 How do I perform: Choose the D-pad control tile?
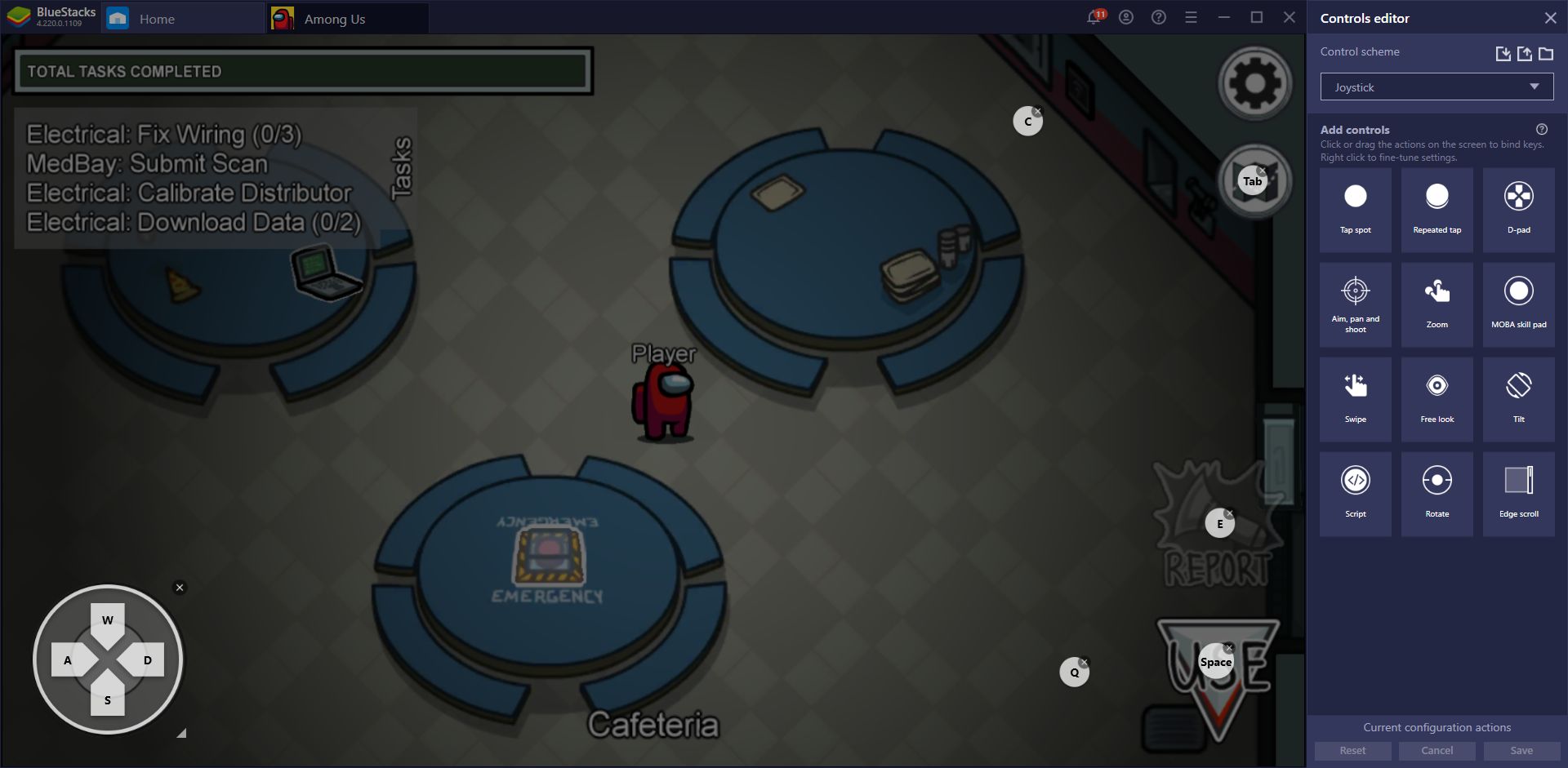[1519, 209]
